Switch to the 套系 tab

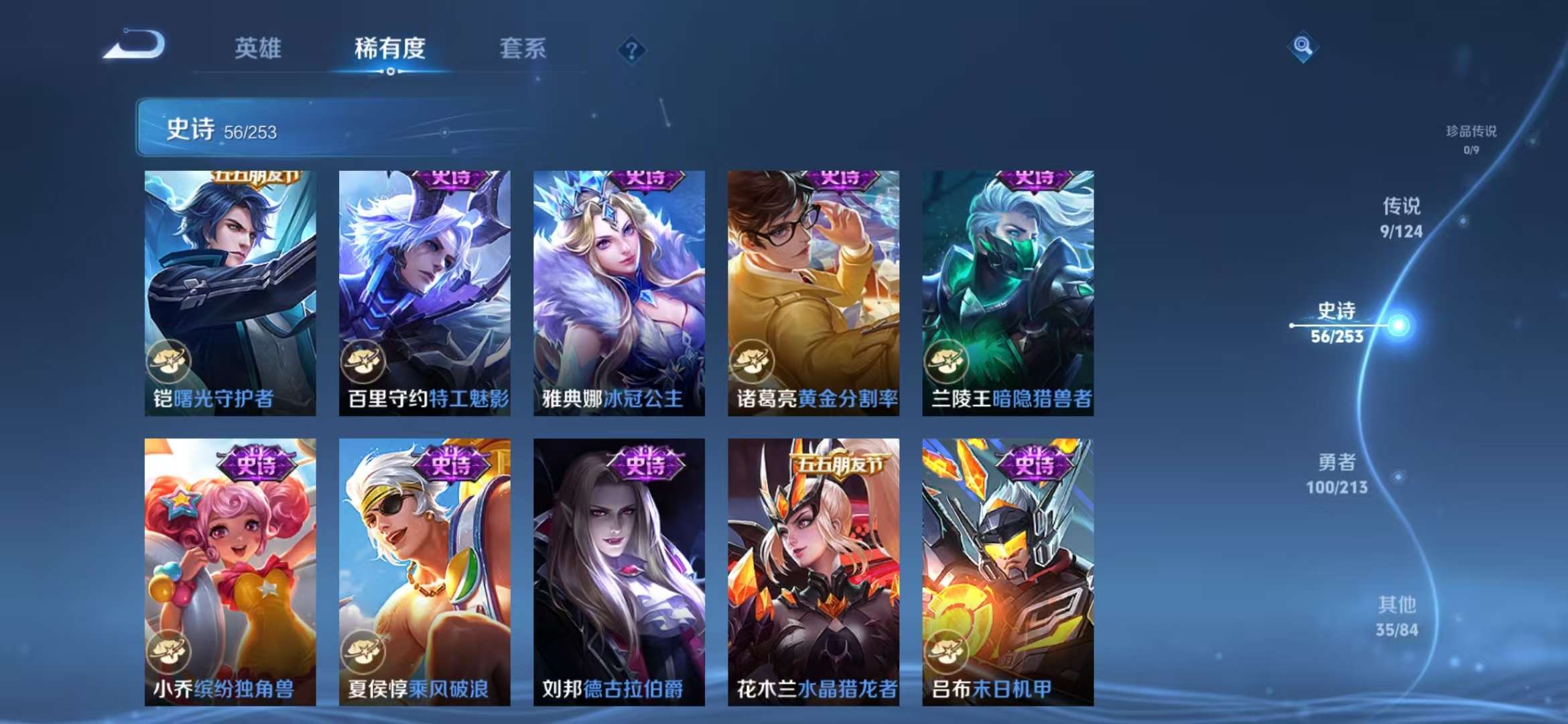click(x=521, y=48)
